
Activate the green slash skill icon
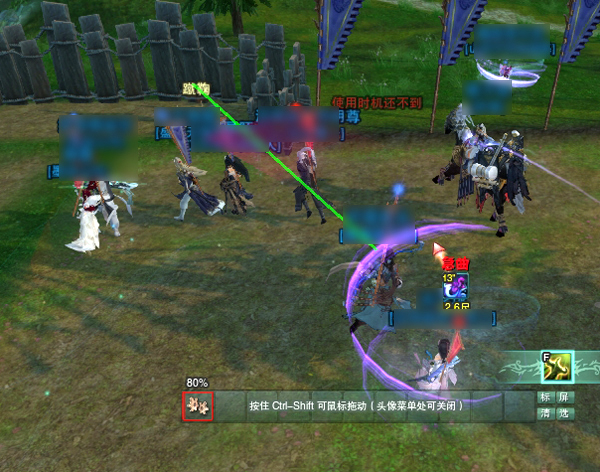coord(556,368)
